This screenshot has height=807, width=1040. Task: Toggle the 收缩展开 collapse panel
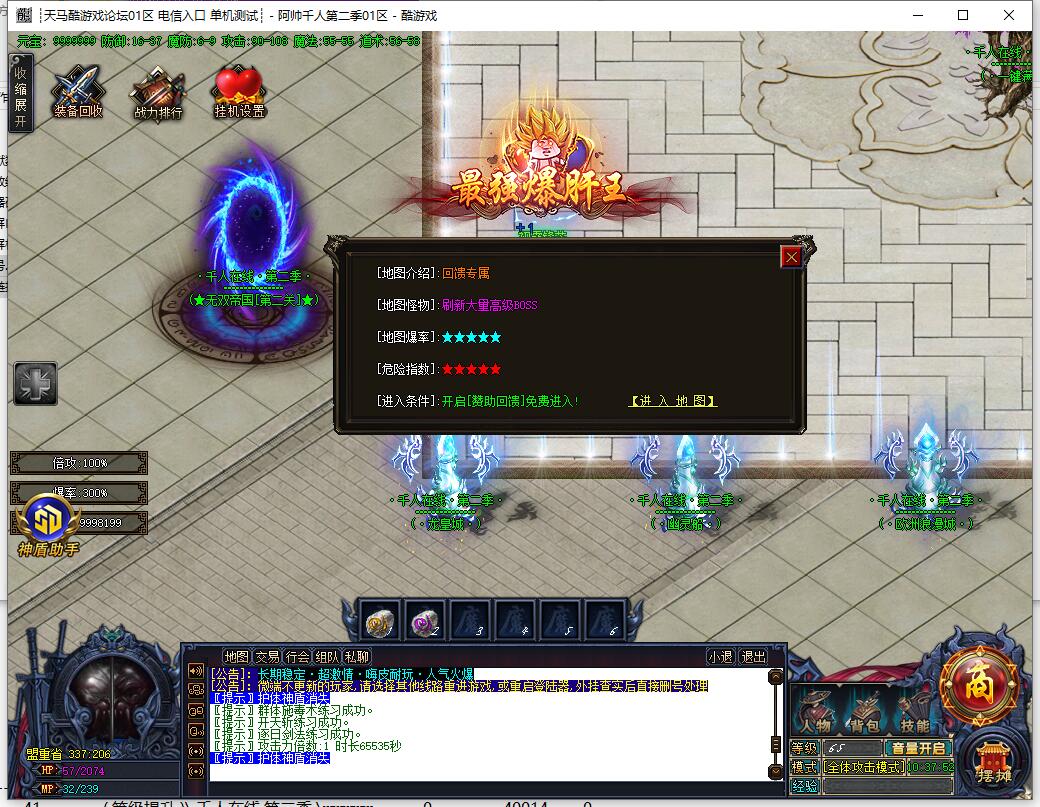click(x=20, y=93)
